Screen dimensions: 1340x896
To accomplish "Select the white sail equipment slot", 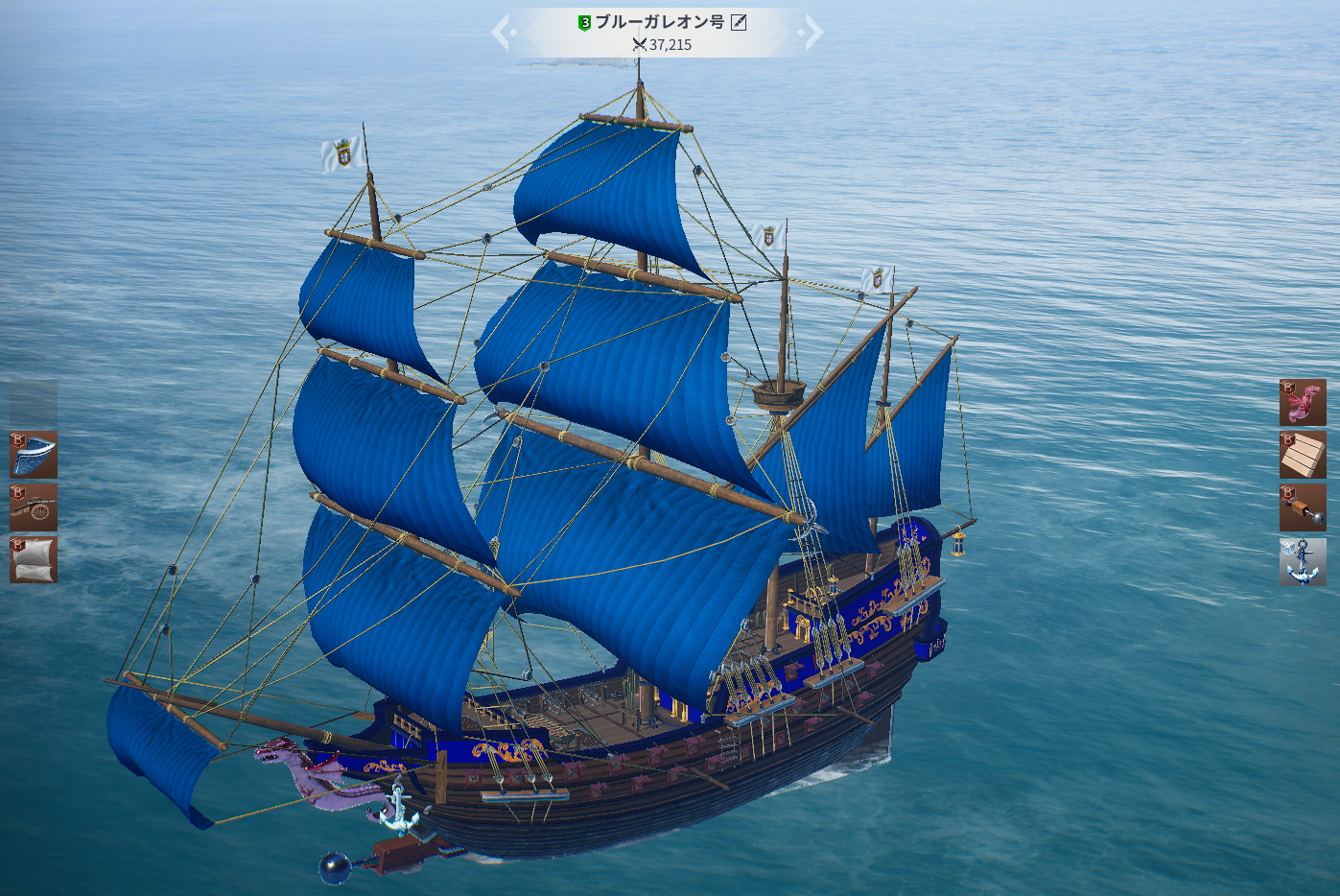I will 34,559.
